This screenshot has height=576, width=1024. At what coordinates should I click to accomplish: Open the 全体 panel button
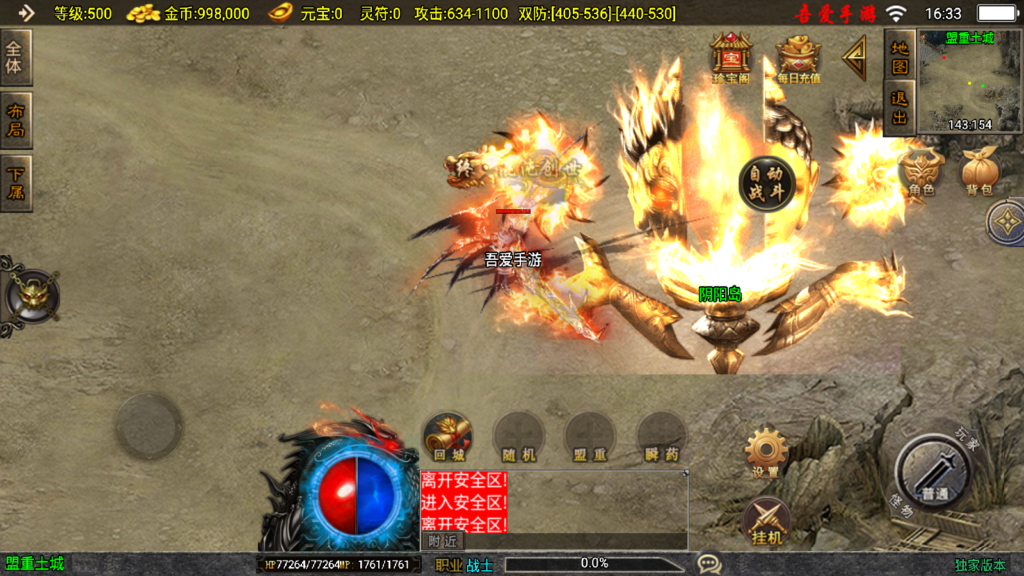pyautogui.click(x=17, y=57)
